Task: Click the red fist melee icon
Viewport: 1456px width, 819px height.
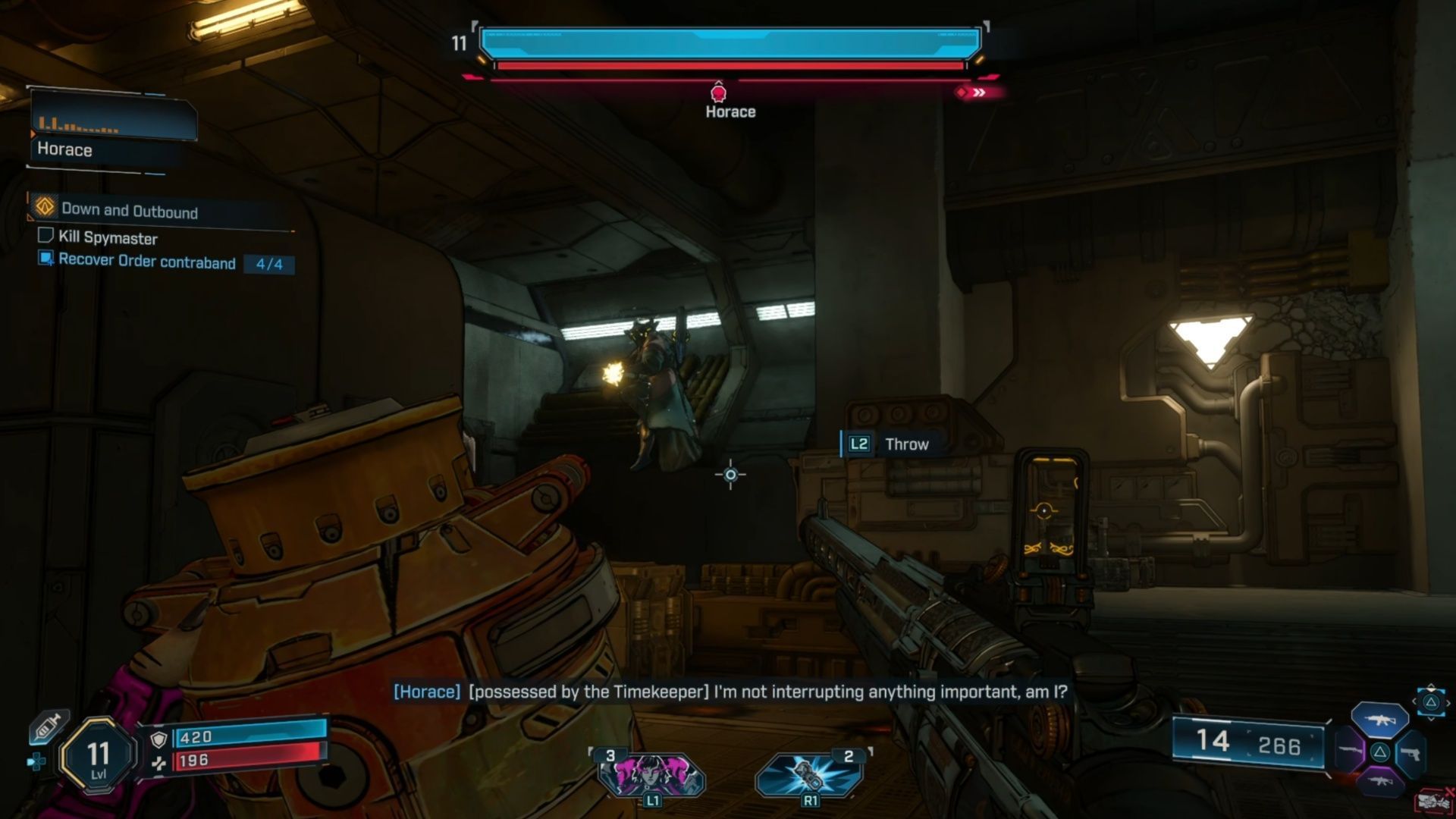Action: (1432, 801)
